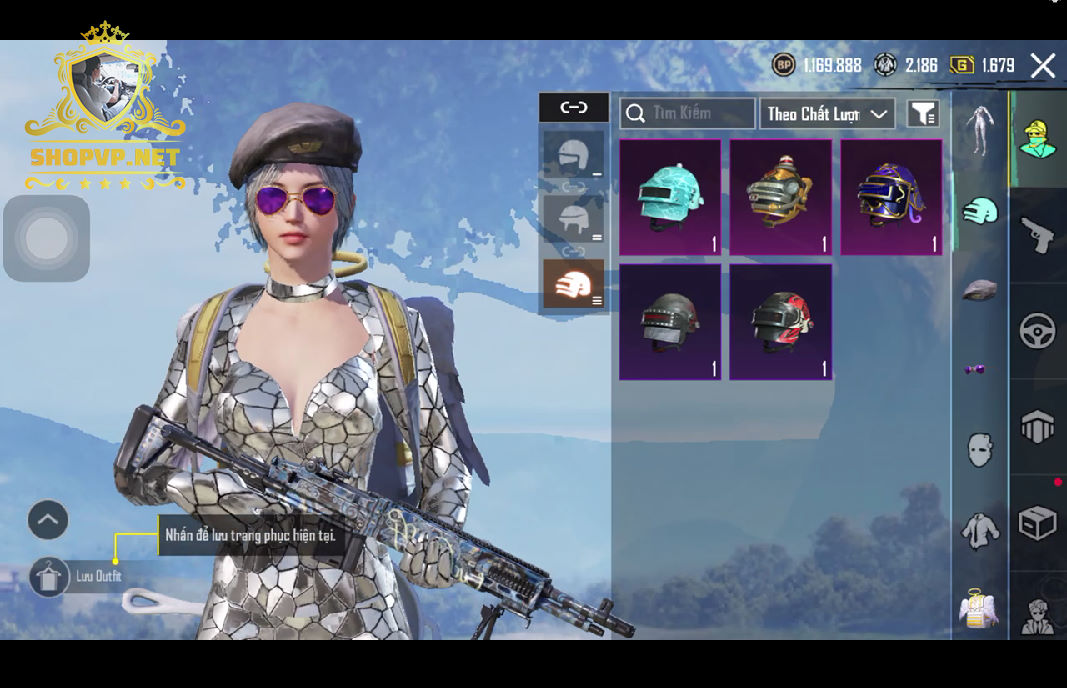The height and width of the screenshot is (688, 1067).
Task: Open the funnel filter options
Action: click(923, 113)
